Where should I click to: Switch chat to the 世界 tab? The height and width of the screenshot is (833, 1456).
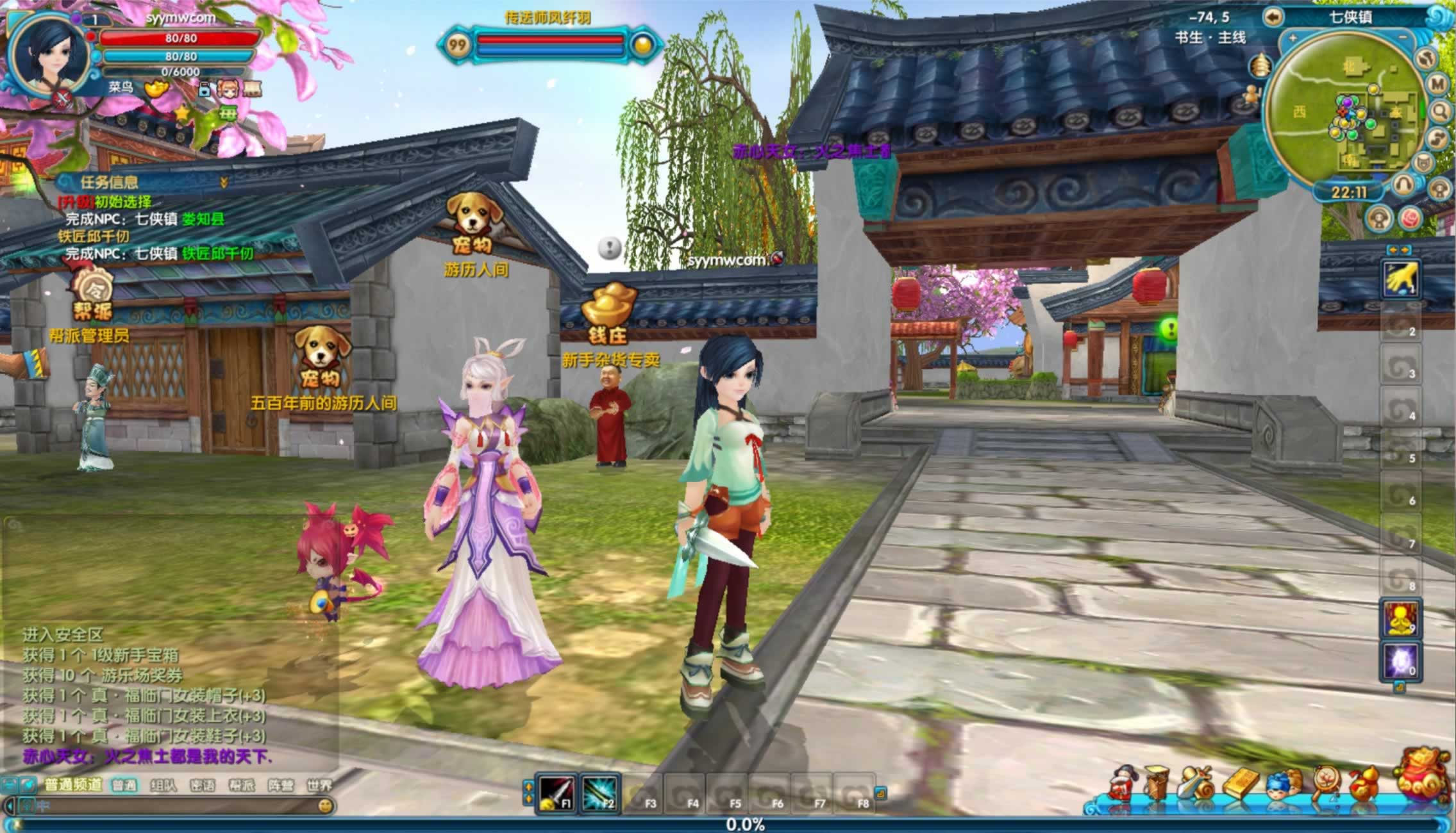(319, 785)
